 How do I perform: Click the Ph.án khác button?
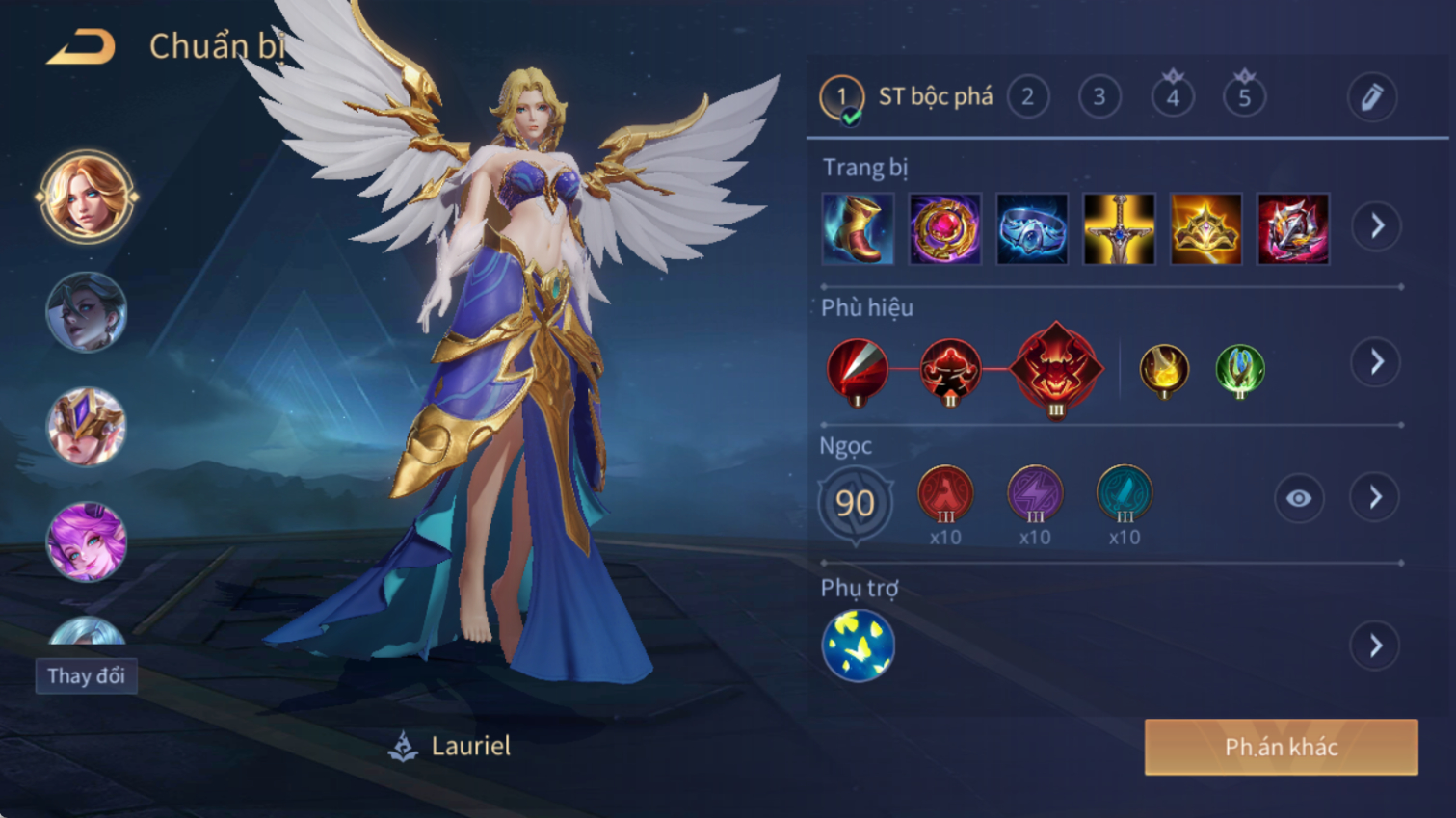coord(1281,747)
